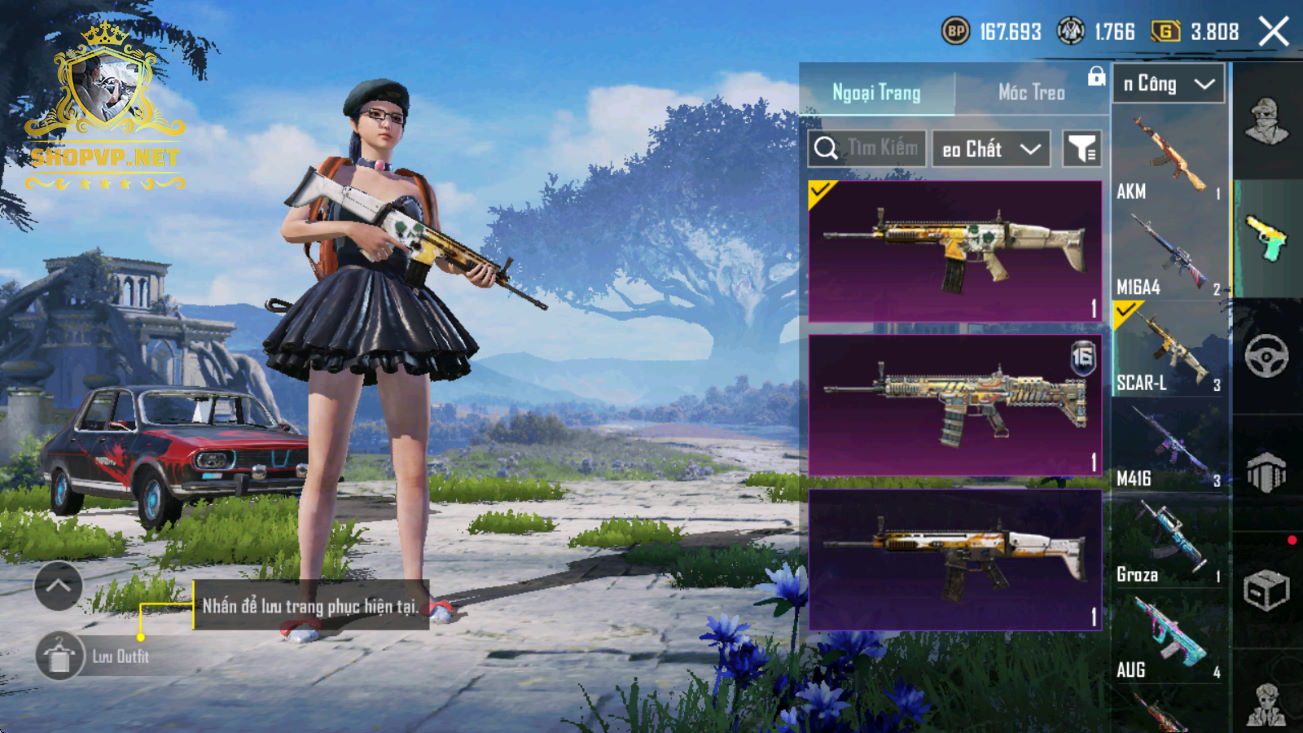Open the crate box category icon
The height and width of the screenshot is (733, 1303).
point(1266,590)
